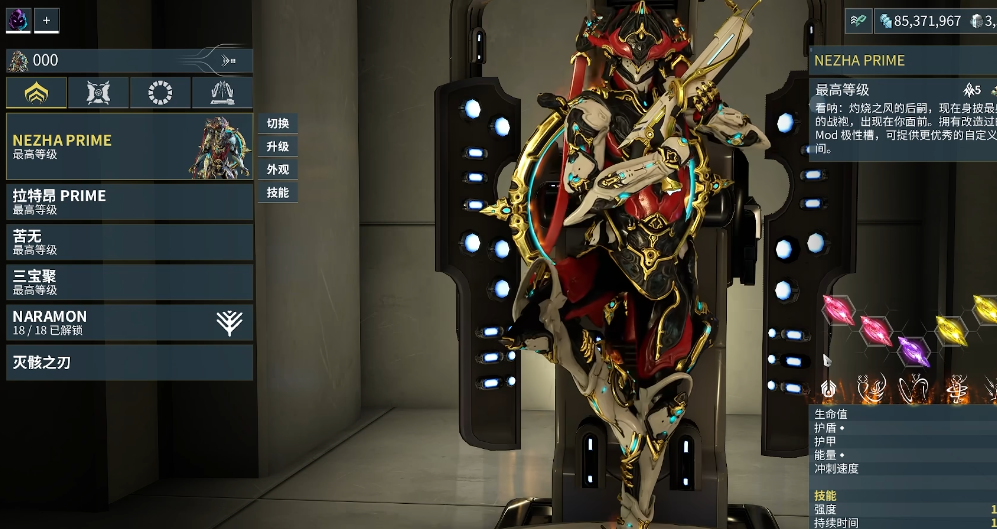Show the 技能 (abilities) panel
The width and height of the screenshot is (997, 529).
pyautogui.click(x=278, y=193)
